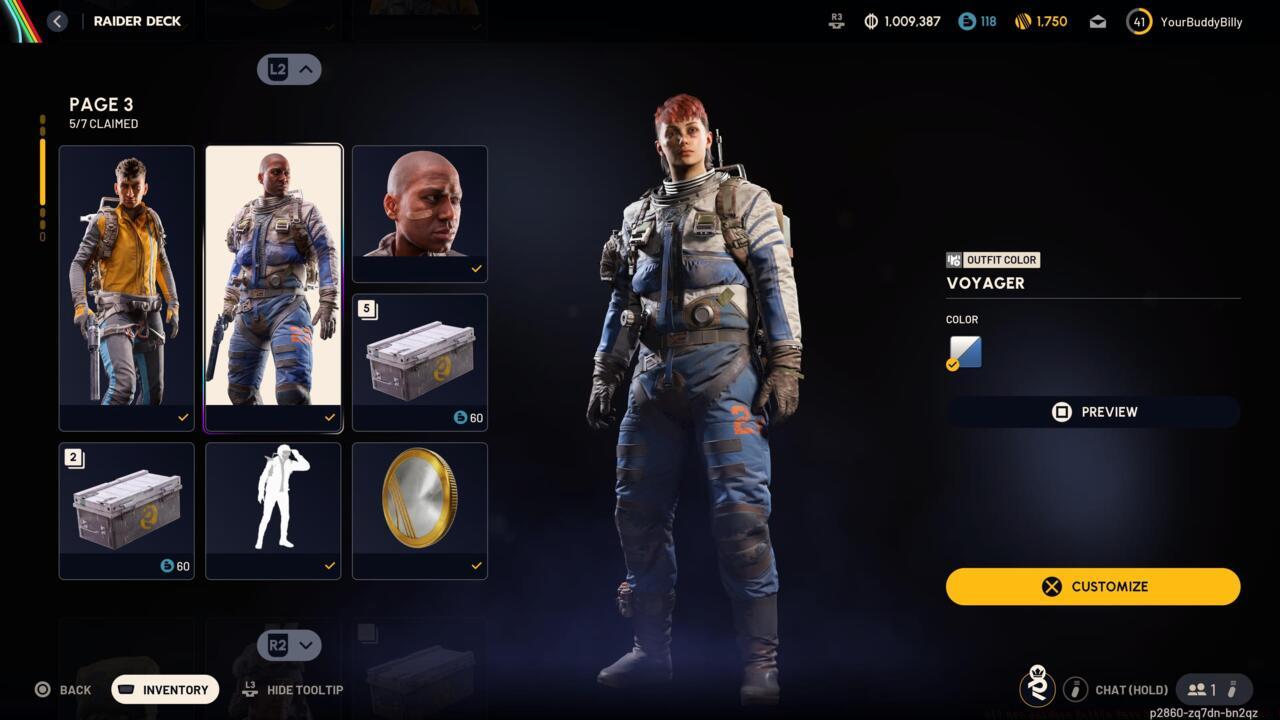Open the mail/inbox icon in the header
Screen dimensions: 1280x720
coord(1097,21)
